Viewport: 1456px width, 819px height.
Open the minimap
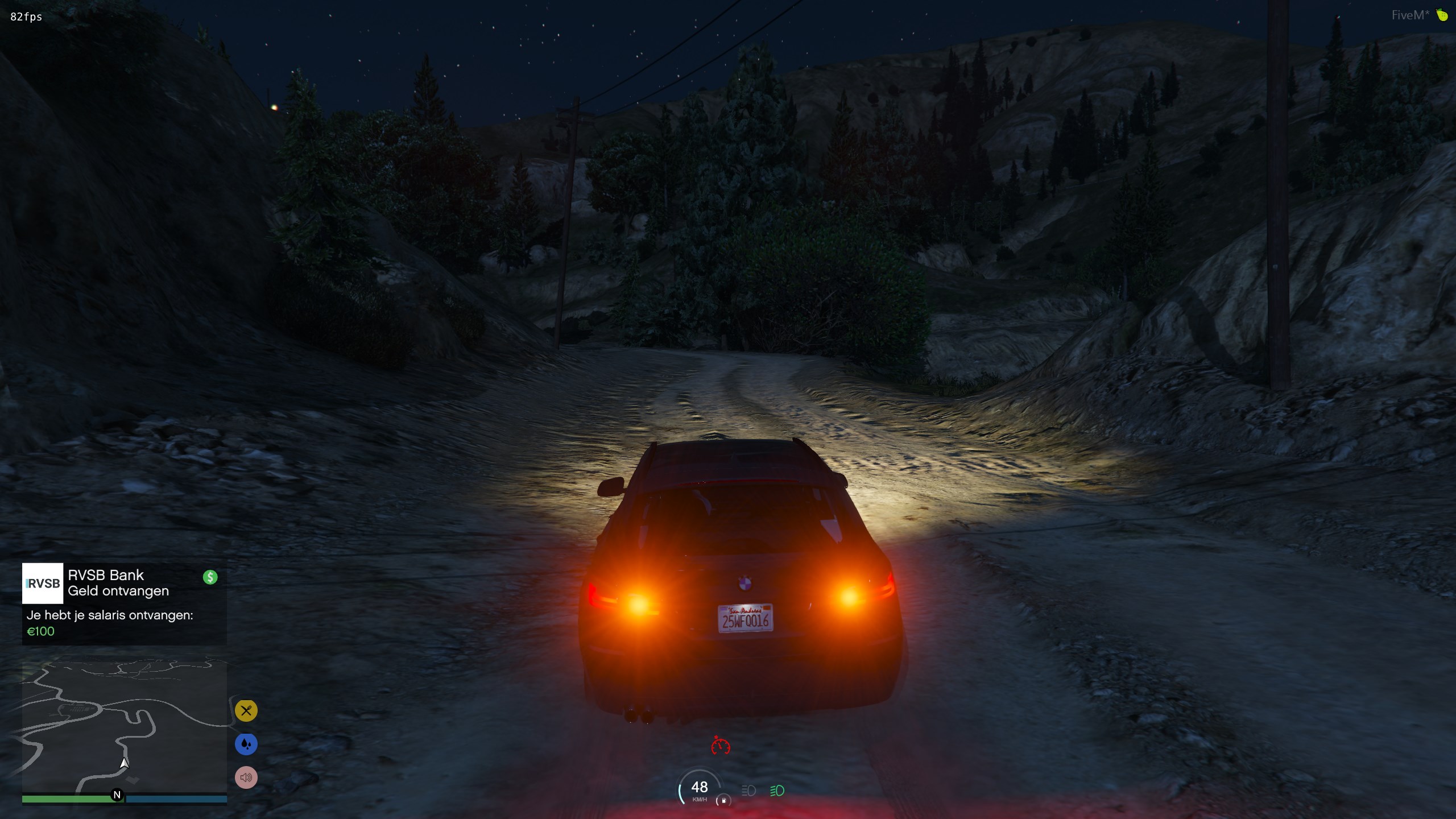124,727
